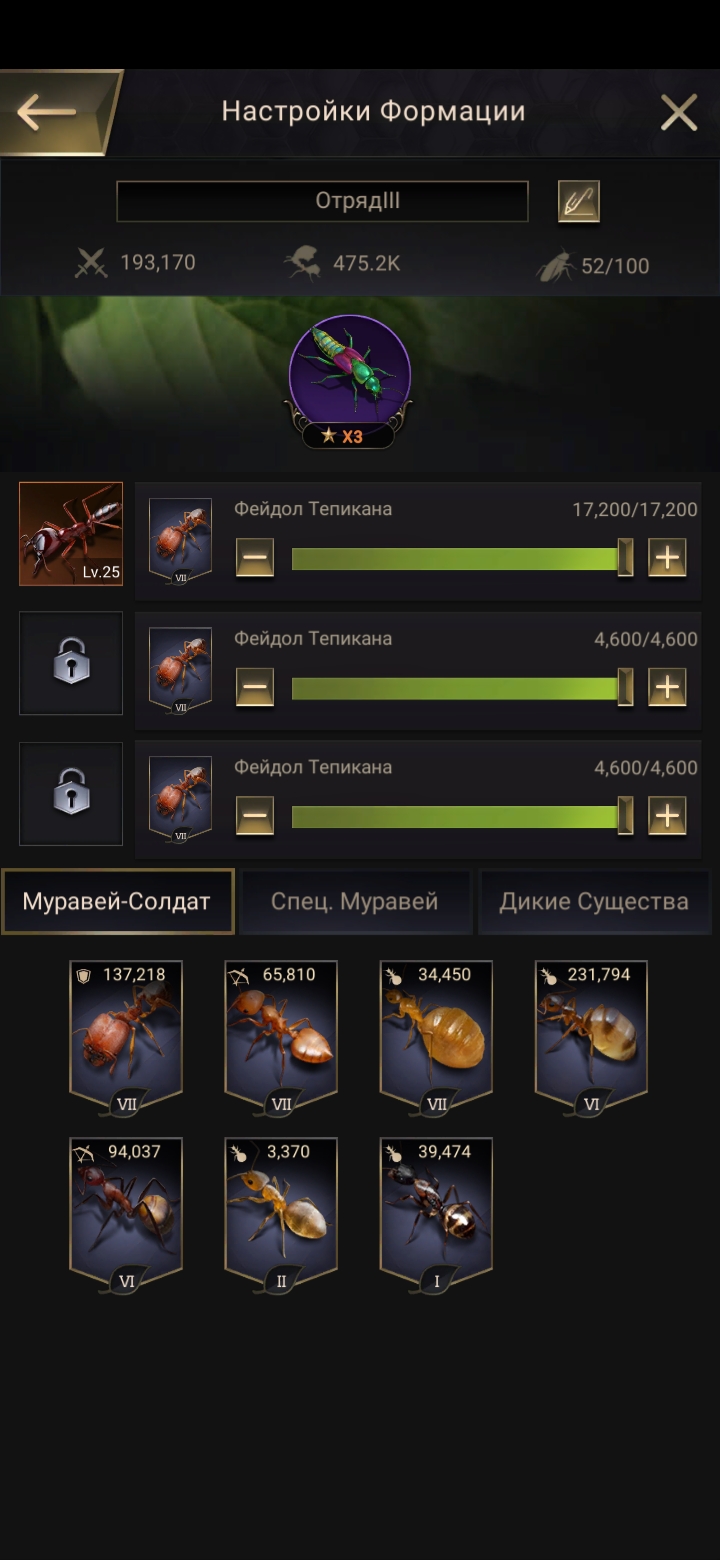Go back with the arrow button
The height and width of the screenshot is (1560, 720).
point(48,112)
